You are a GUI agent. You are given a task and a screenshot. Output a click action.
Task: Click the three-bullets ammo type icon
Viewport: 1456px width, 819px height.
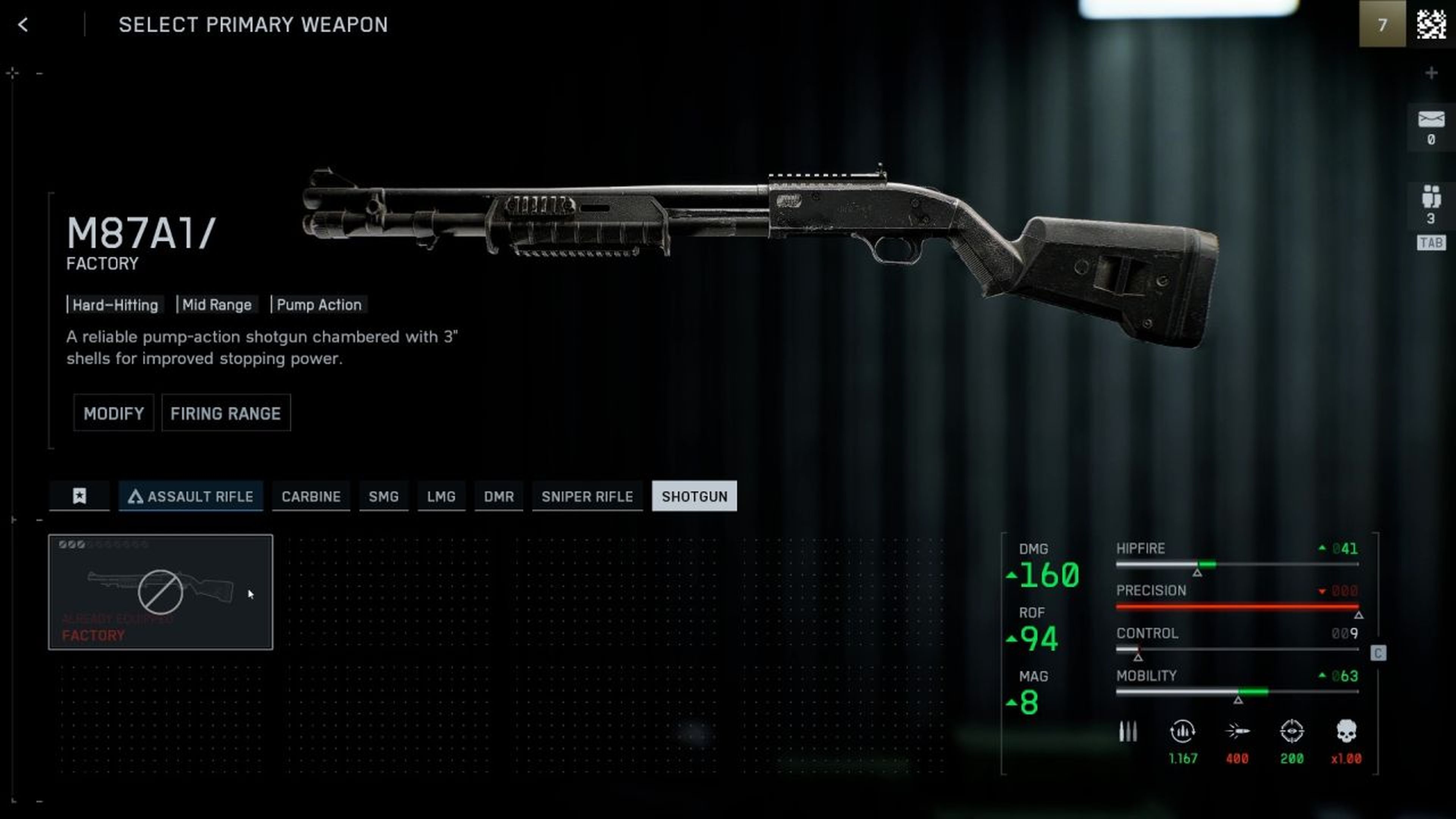1128,731
